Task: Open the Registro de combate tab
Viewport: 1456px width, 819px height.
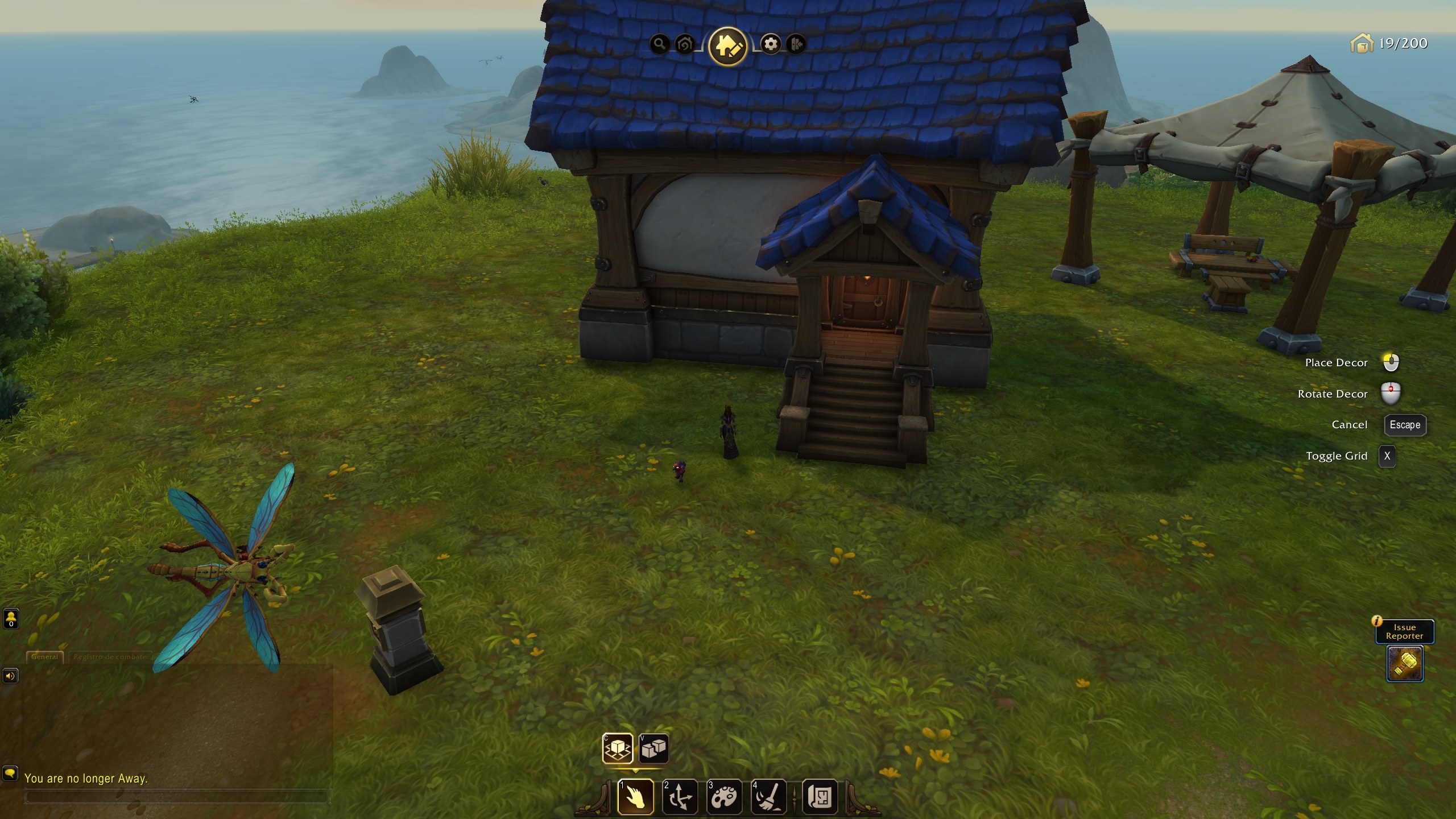Action: pos(110,657)
